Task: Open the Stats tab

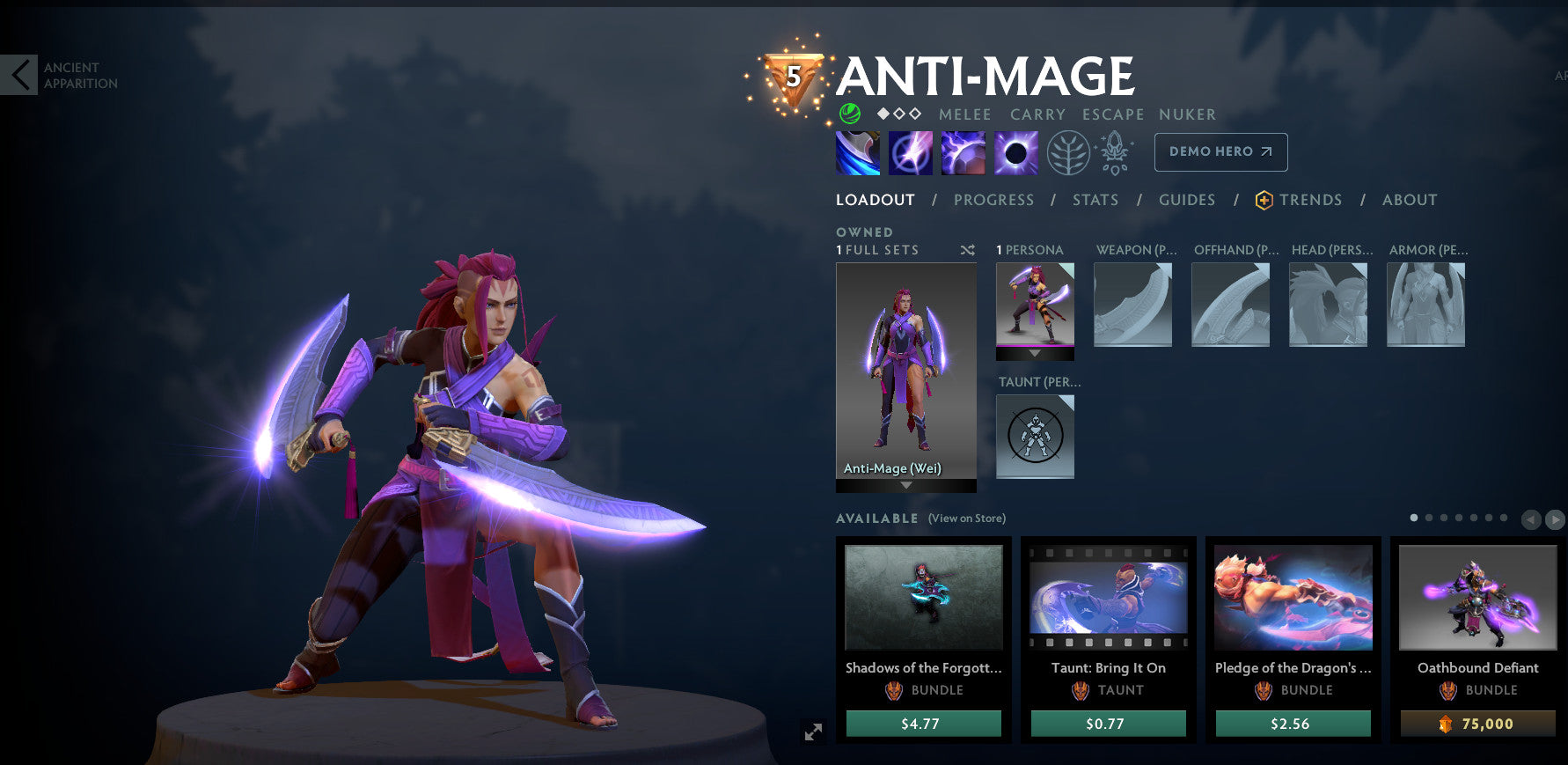Action: click(1095, 199)
